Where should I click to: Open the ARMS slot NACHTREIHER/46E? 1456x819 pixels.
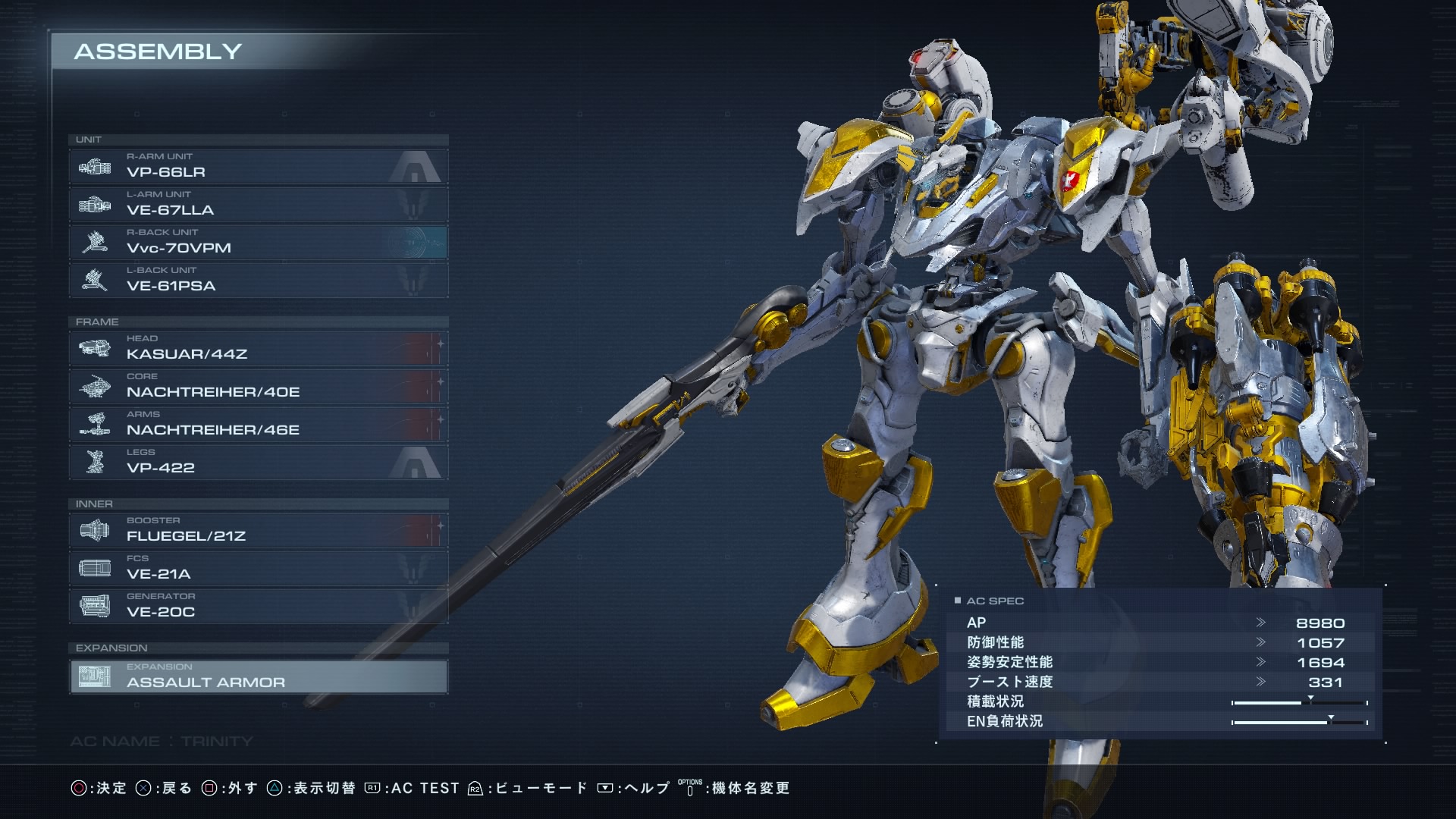(258, 424)
